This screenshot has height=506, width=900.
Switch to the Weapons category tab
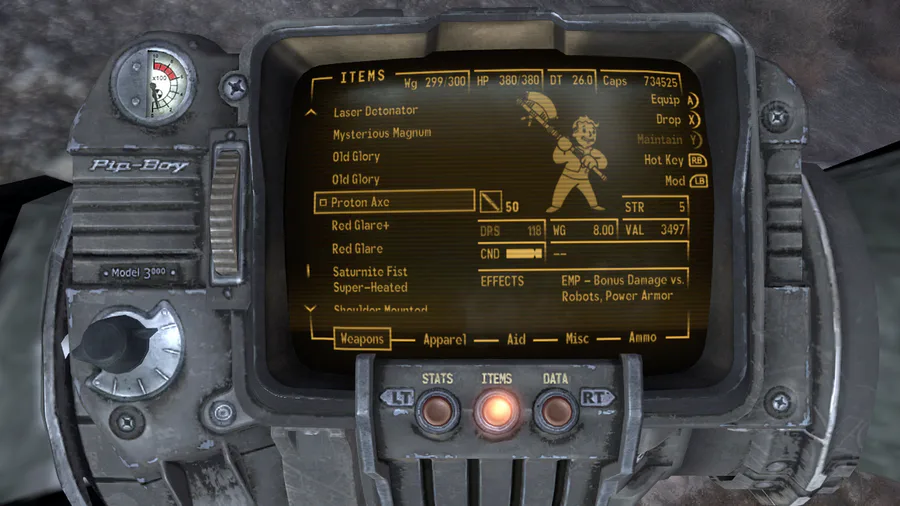tap(362, 339)
